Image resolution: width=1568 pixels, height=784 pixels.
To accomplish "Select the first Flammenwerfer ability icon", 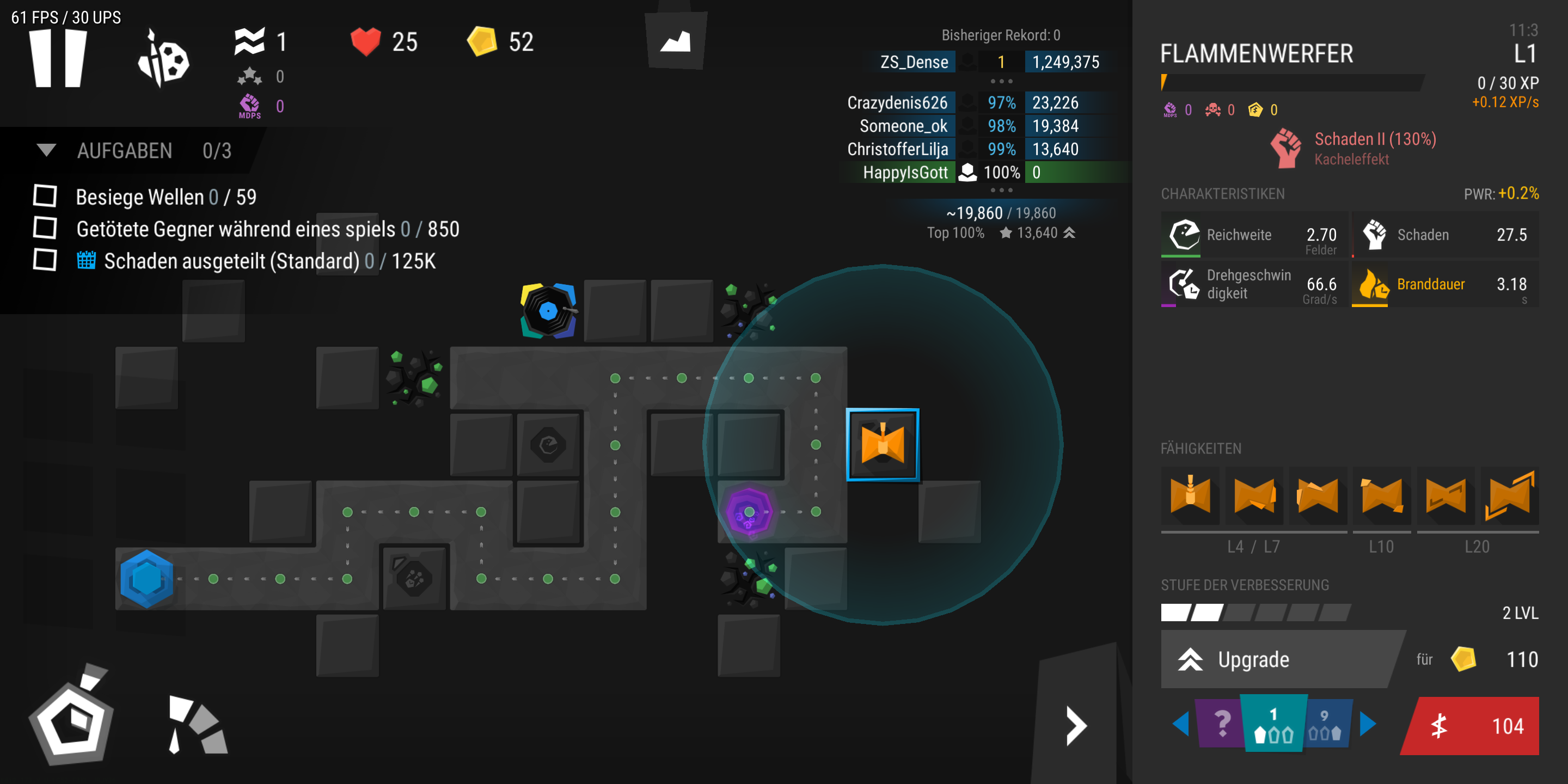I will click(1190, 495).
